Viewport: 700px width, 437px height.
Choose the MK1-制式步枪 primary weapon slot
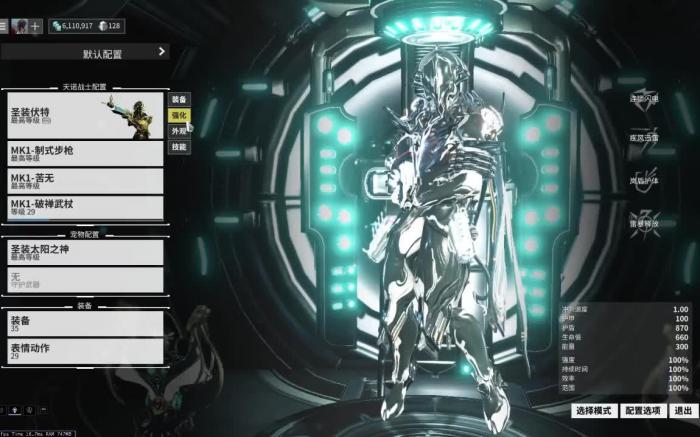point(84,153)
